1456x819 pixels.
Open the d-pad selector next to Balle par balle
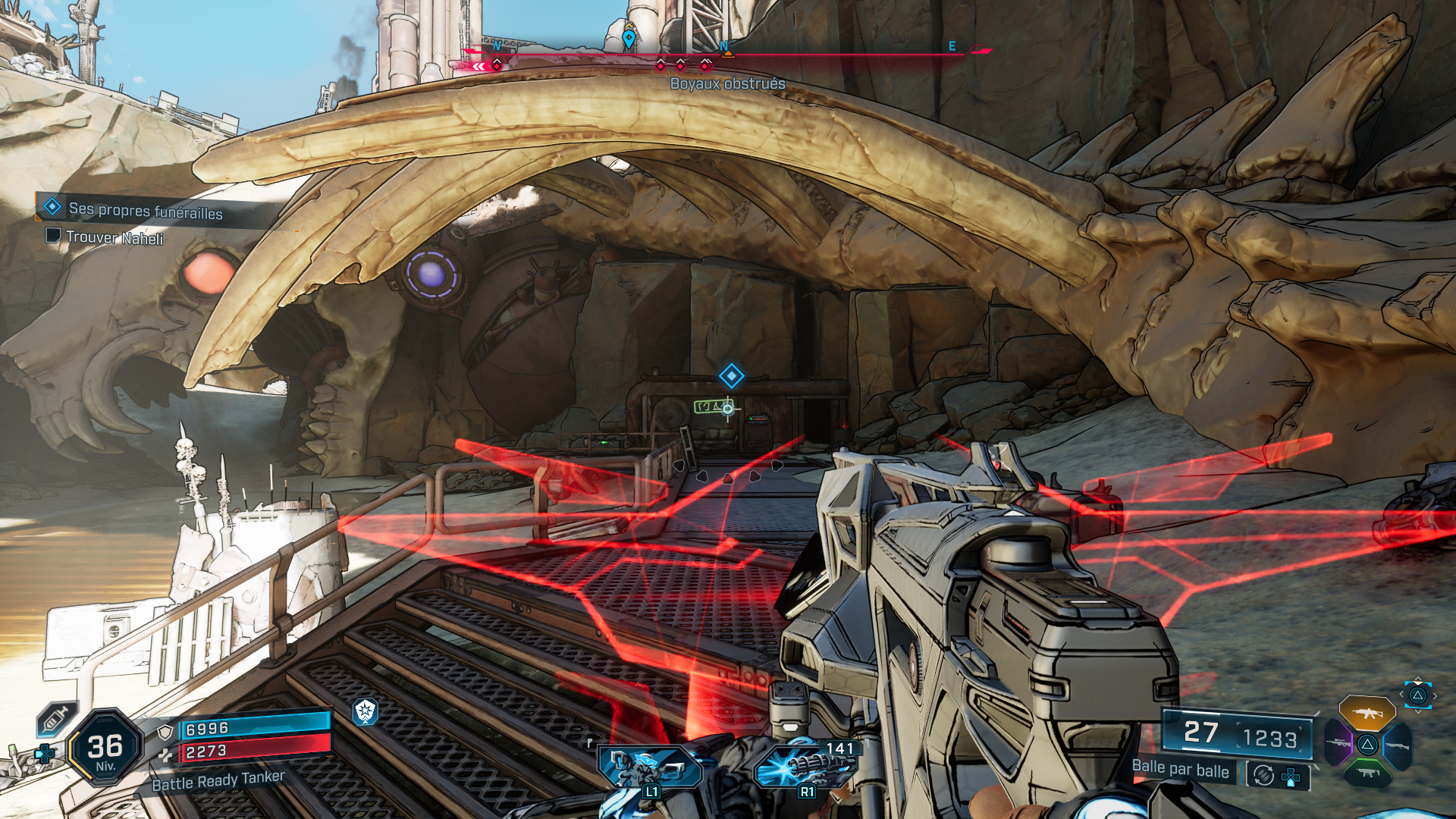pos(1291,777)
